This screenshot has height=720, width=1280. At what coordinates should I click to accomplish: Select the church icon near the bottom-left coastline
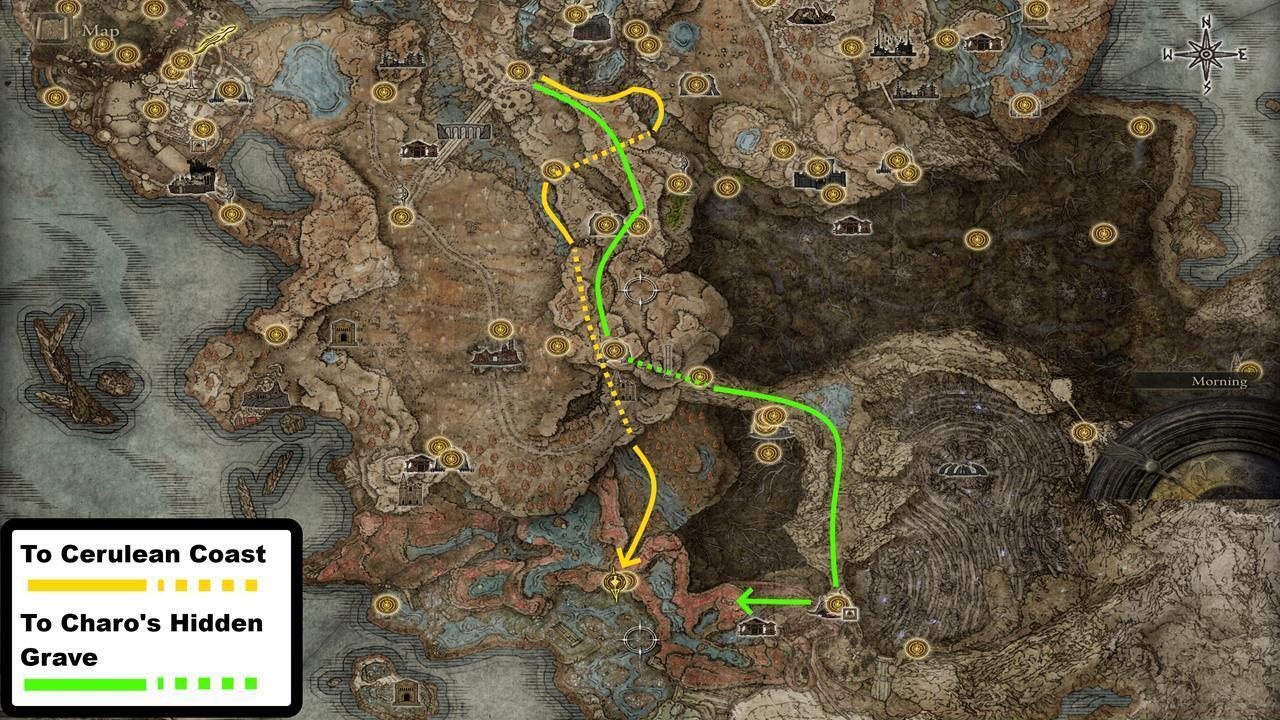409,691
